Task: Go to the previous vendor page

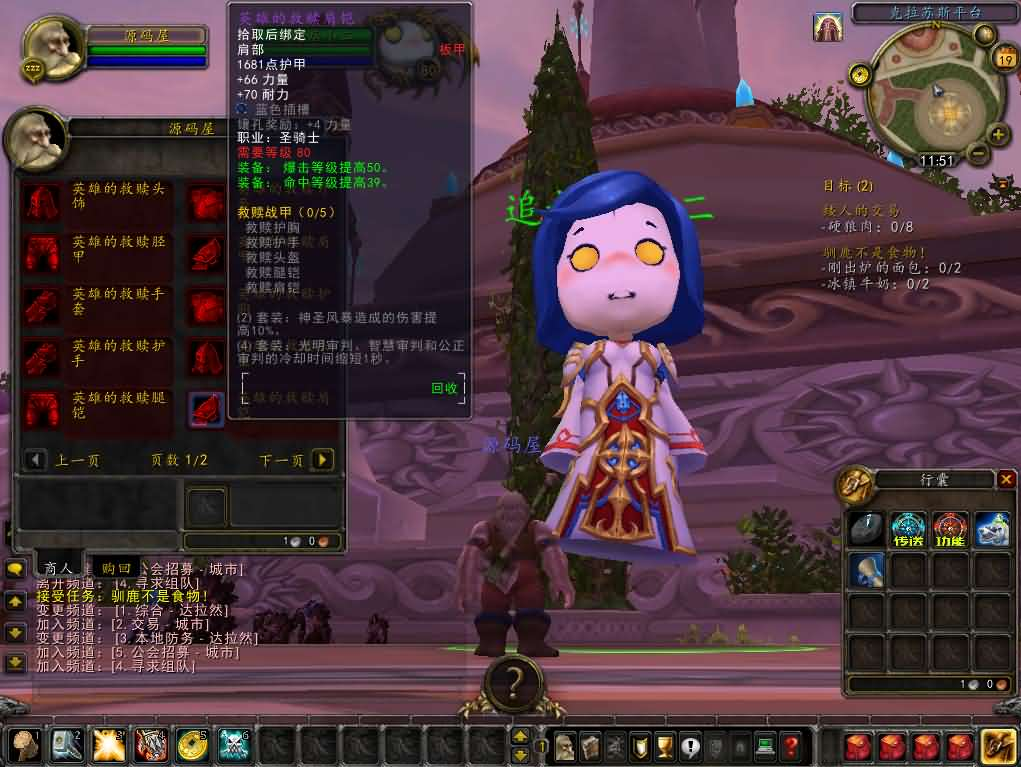Action: point(37,460)
